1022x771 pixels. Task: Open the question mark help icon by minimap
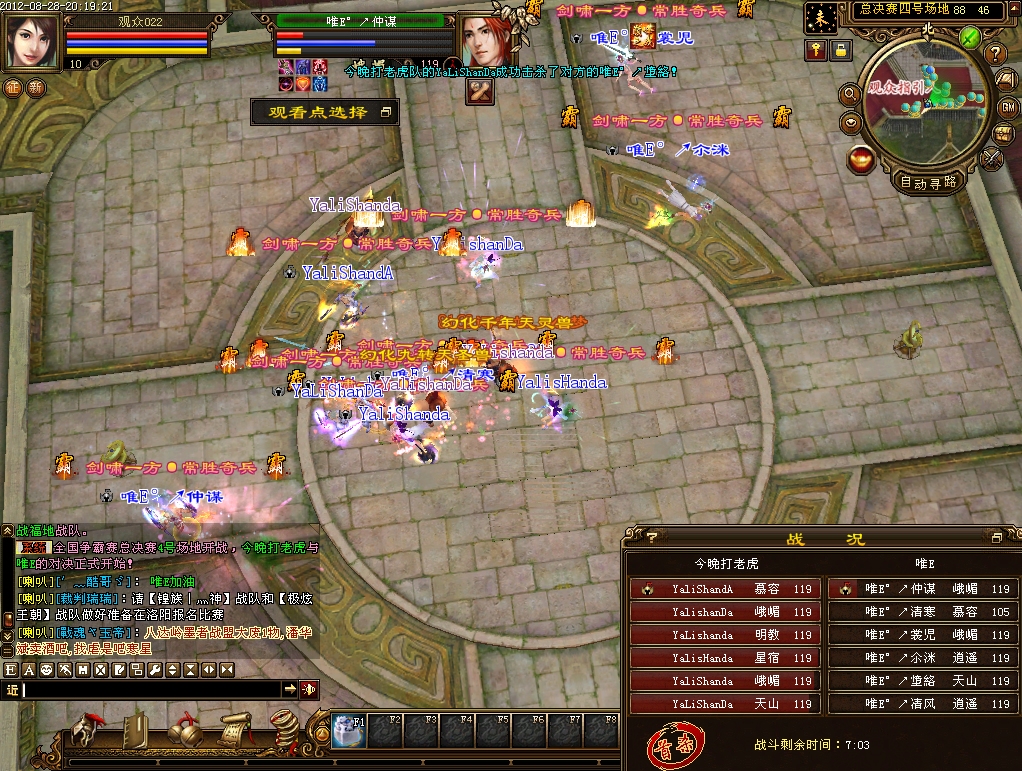pos(995,54)
